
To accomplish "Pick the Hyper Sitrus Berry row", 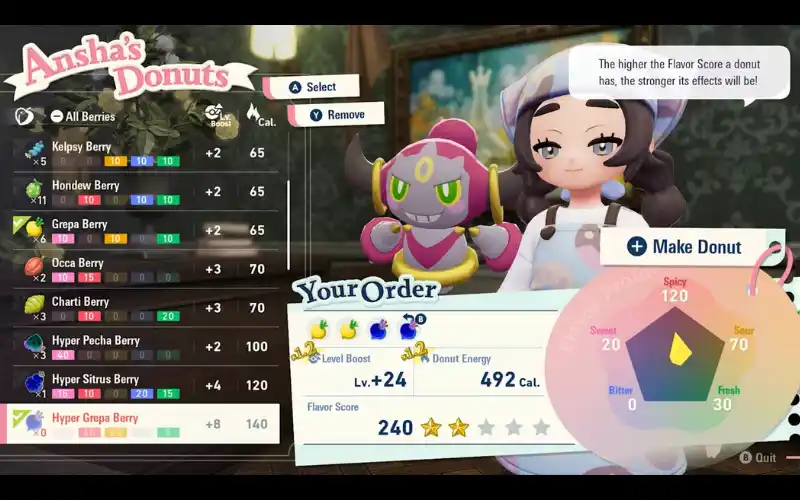I will [140, 385].
